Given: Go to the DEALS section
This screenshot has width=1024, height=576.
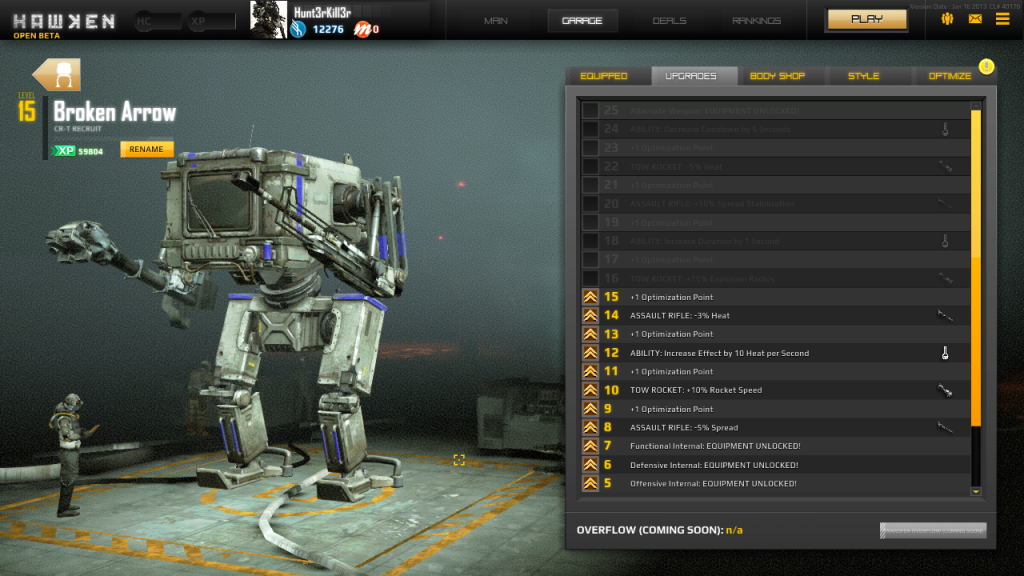Looking at the screenshot, I should 669,20.
